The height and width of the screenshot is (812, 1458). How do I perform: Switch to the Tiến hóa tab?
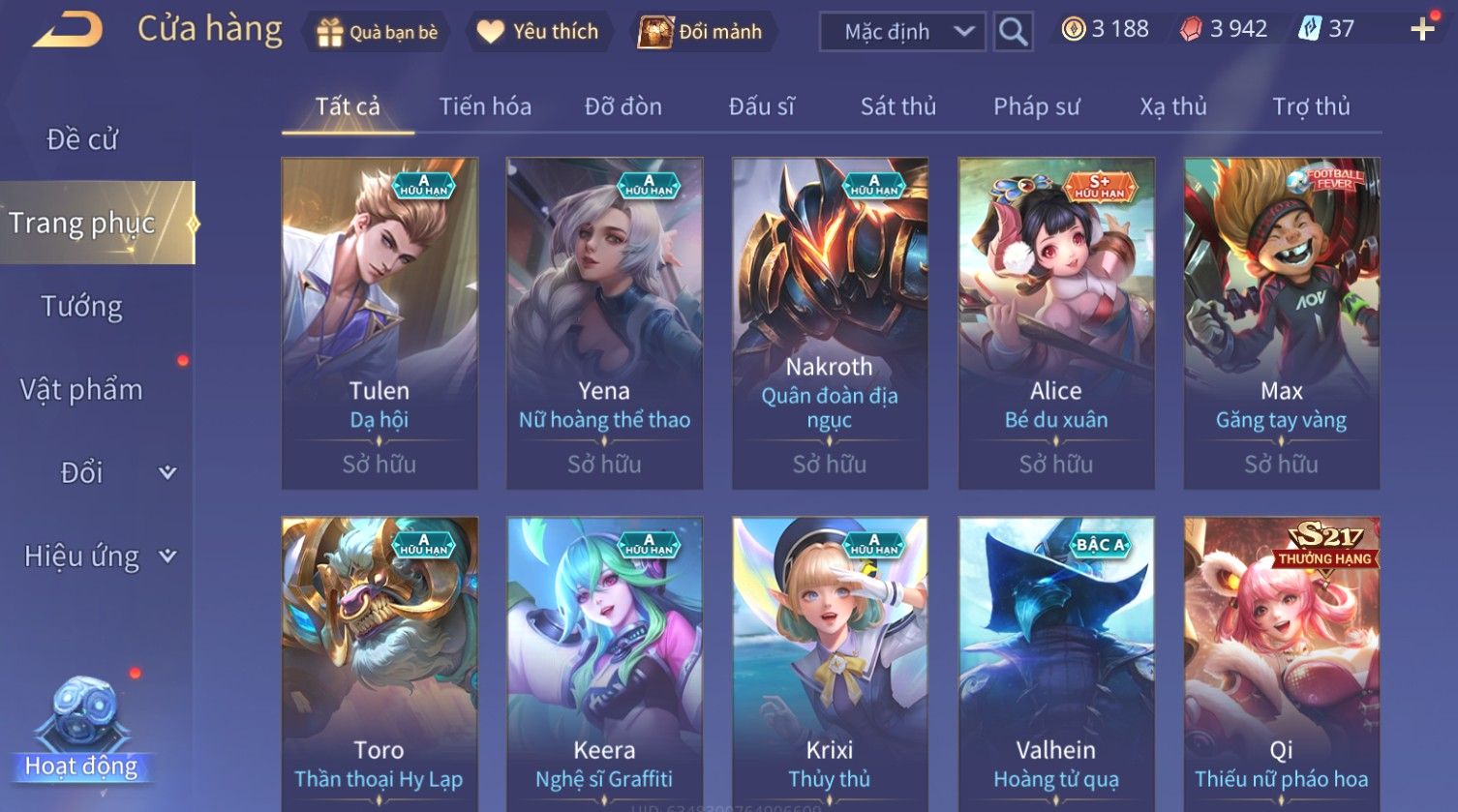point(485,106)
